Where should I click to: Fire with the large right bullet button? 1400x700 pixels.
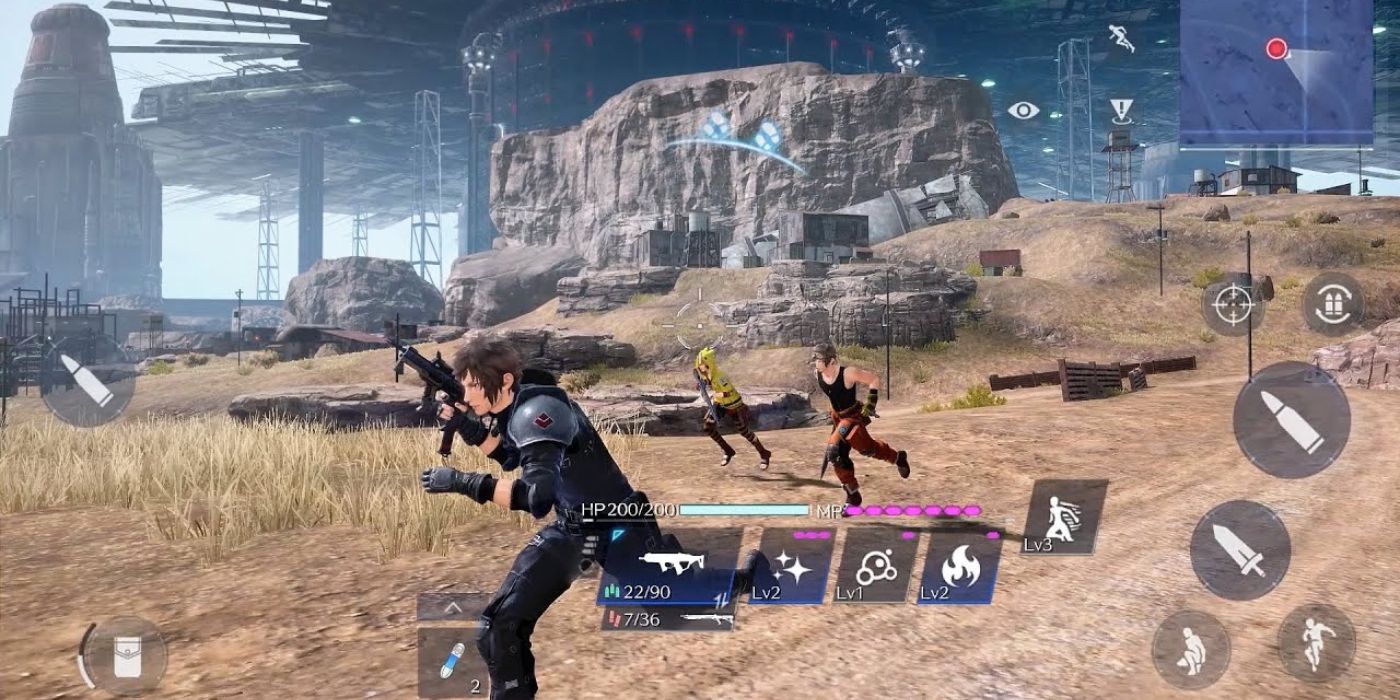pos(1291,420)
